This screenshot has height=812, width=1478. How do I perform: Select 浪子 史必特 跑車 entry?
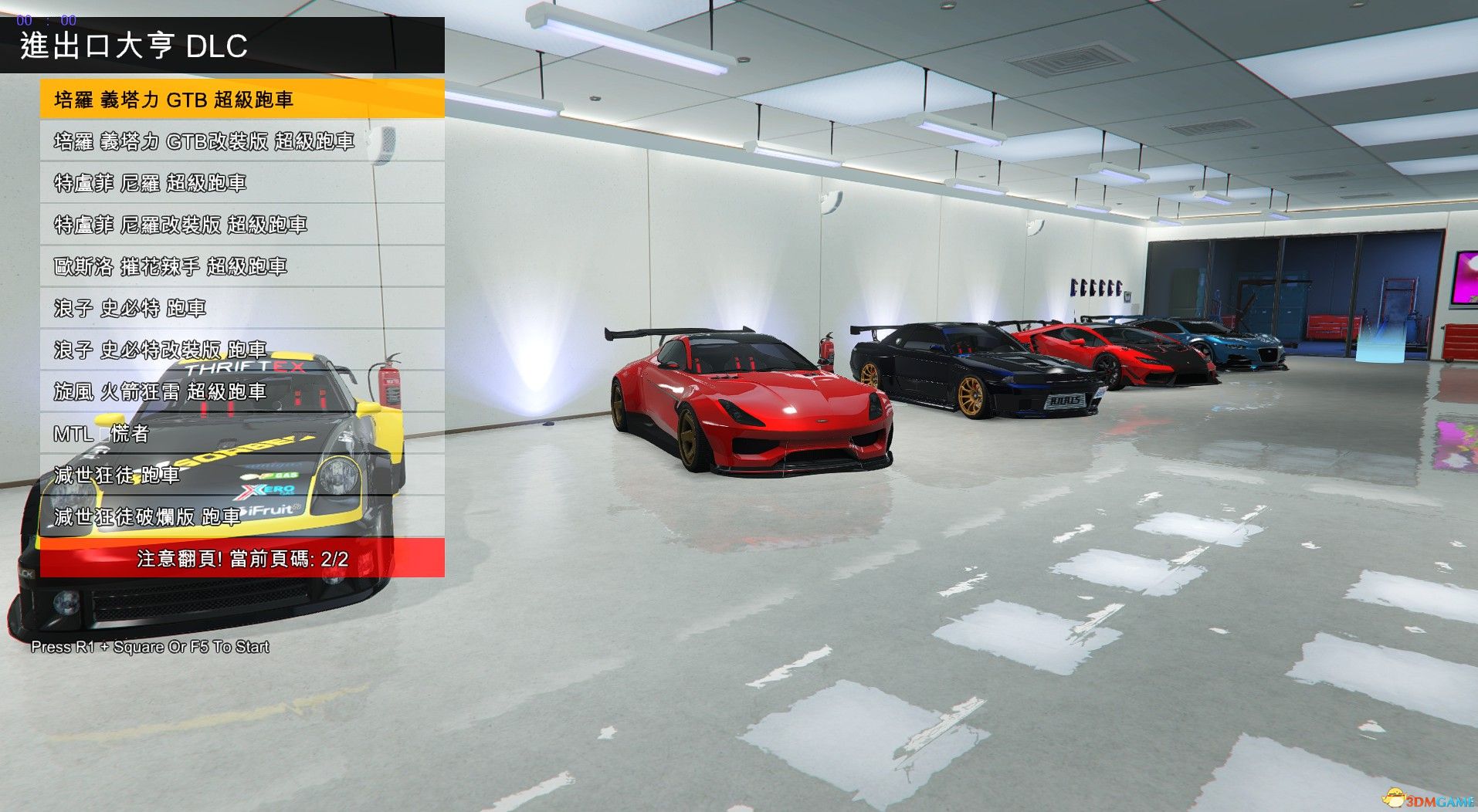(x=242, y=308)
